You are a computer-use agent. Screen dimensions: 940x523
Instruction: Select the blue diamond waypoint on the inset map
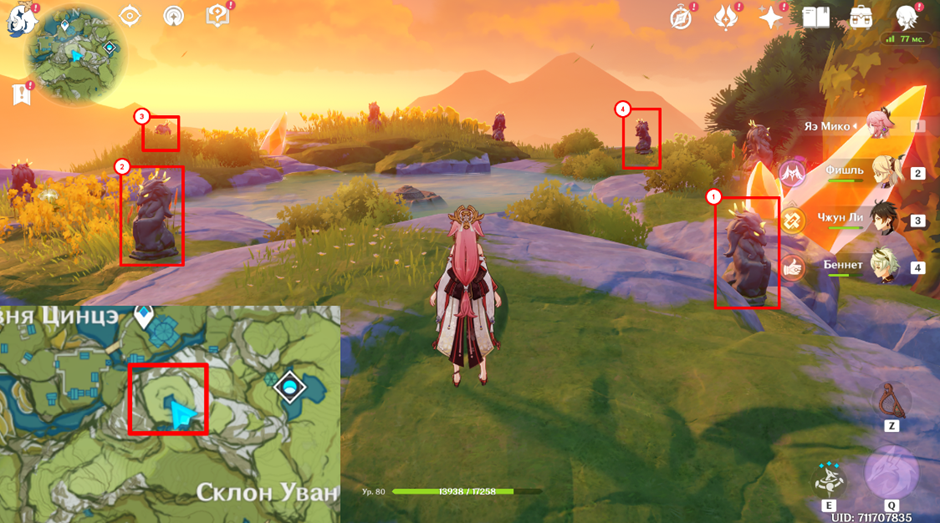coord(290,386)
